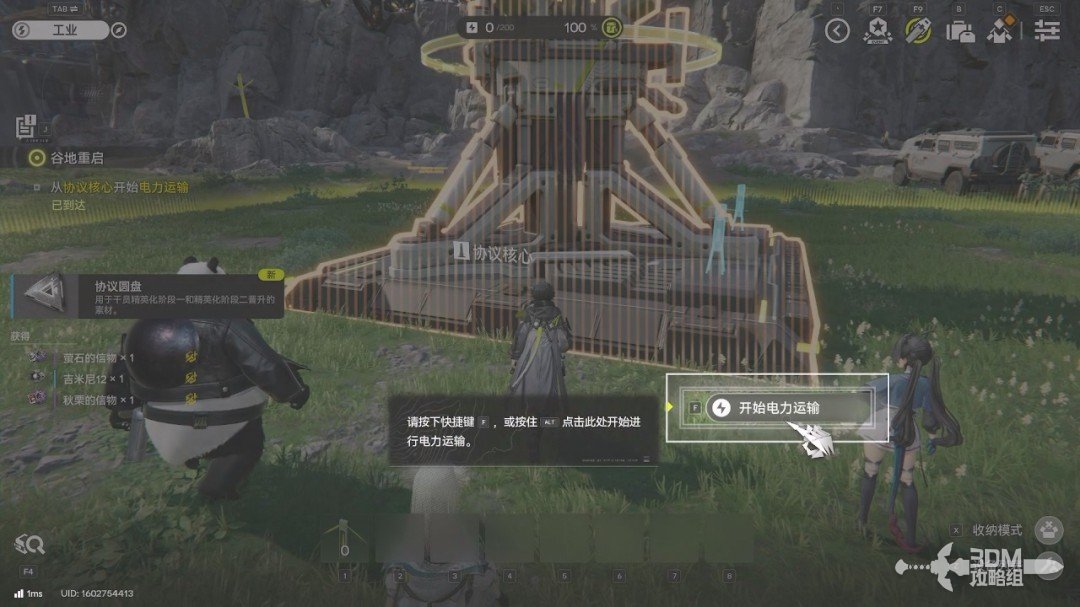The image size is (1080, 607).
Task: Select the green-ringed gear tool icon
Action: click(918, 31)
